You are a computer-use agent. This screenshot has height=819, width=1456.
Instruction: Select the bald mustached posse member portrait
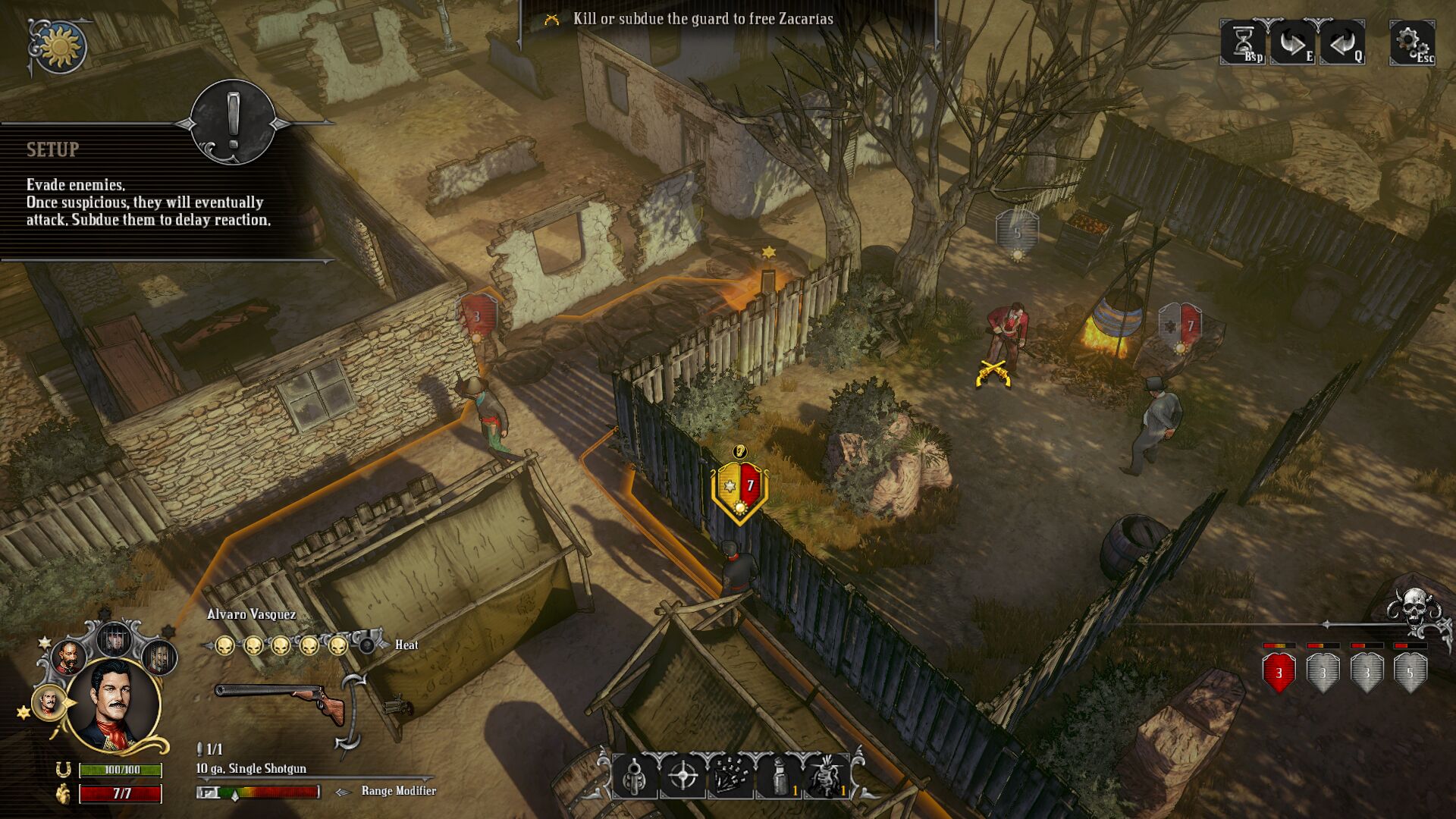[x=68, y=658]
